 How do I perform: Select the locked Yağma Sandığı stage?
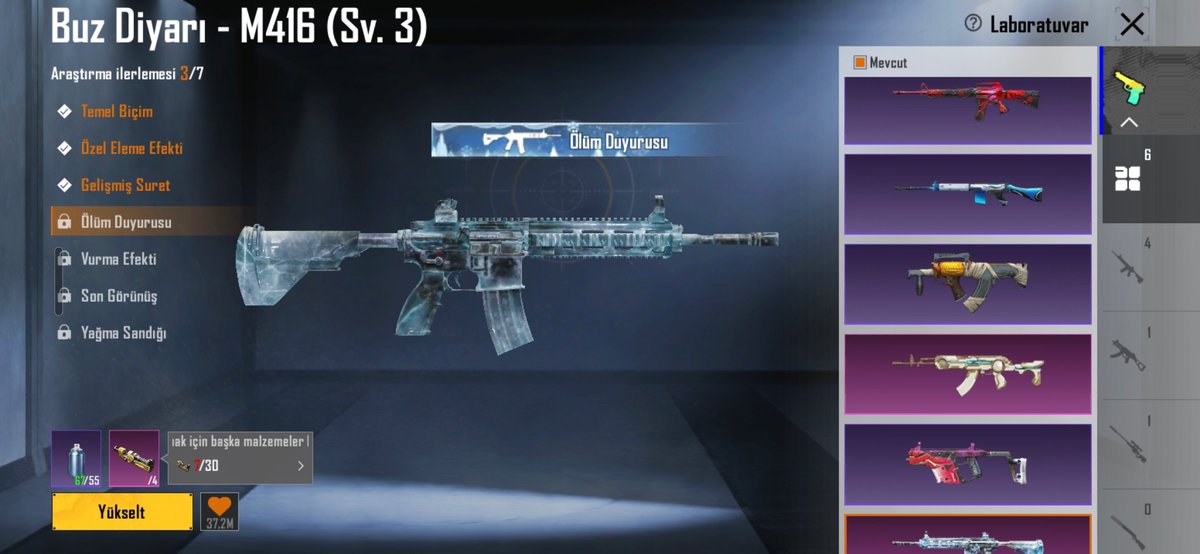point(123,333)
